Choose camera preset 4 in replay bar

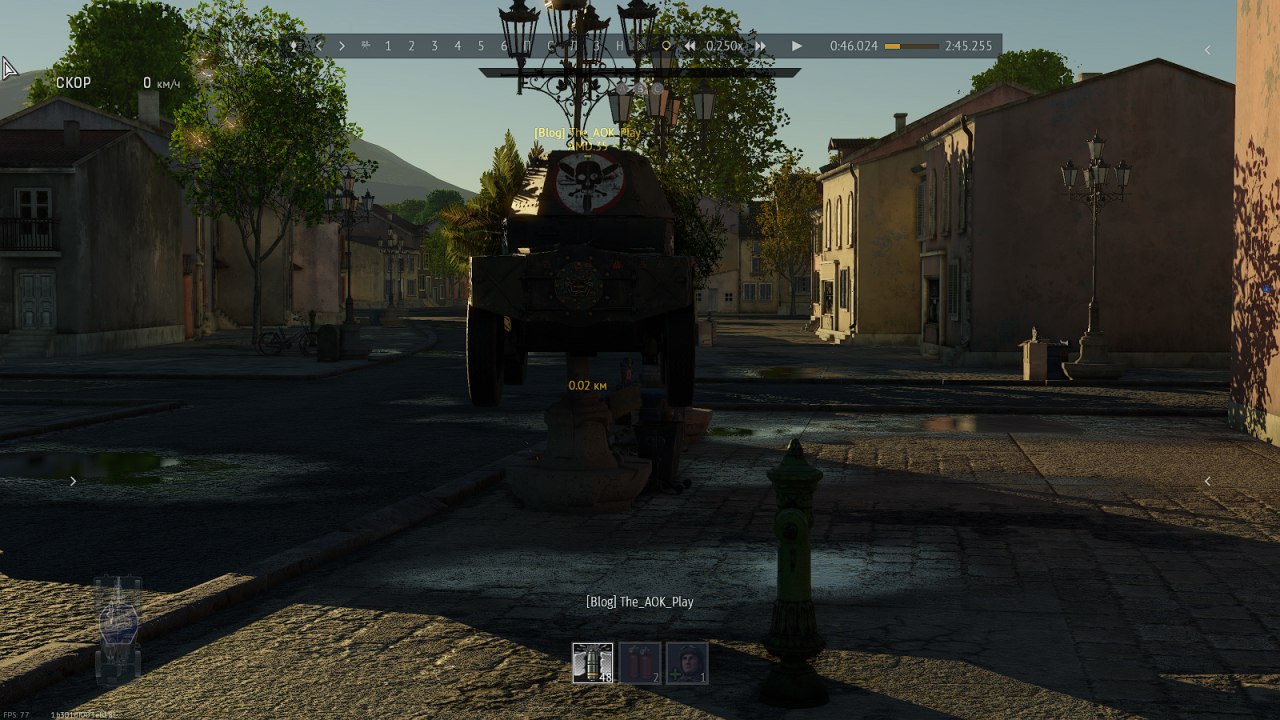pos(457,46)
